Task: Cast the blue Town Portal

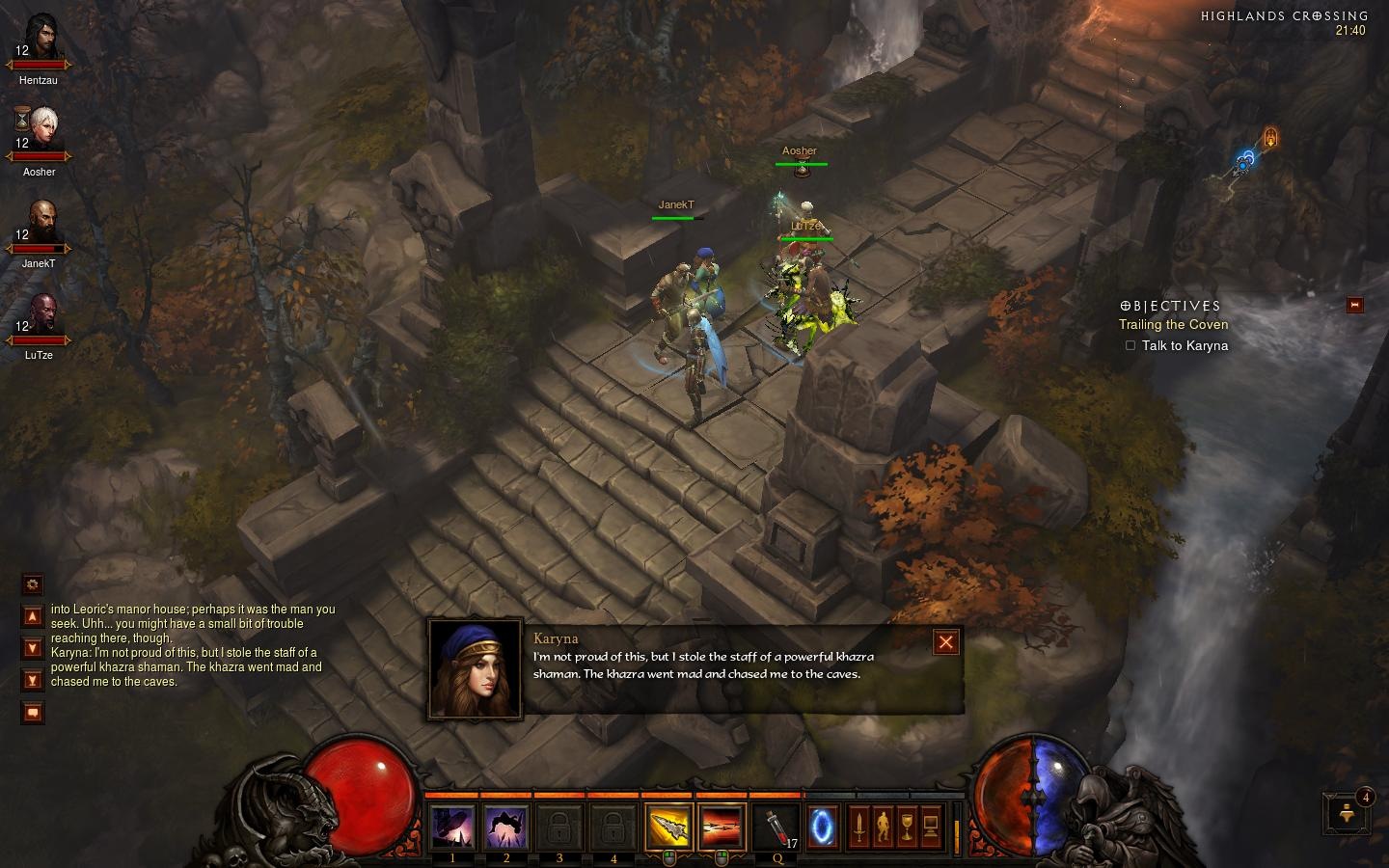Action: click(823, 827)
